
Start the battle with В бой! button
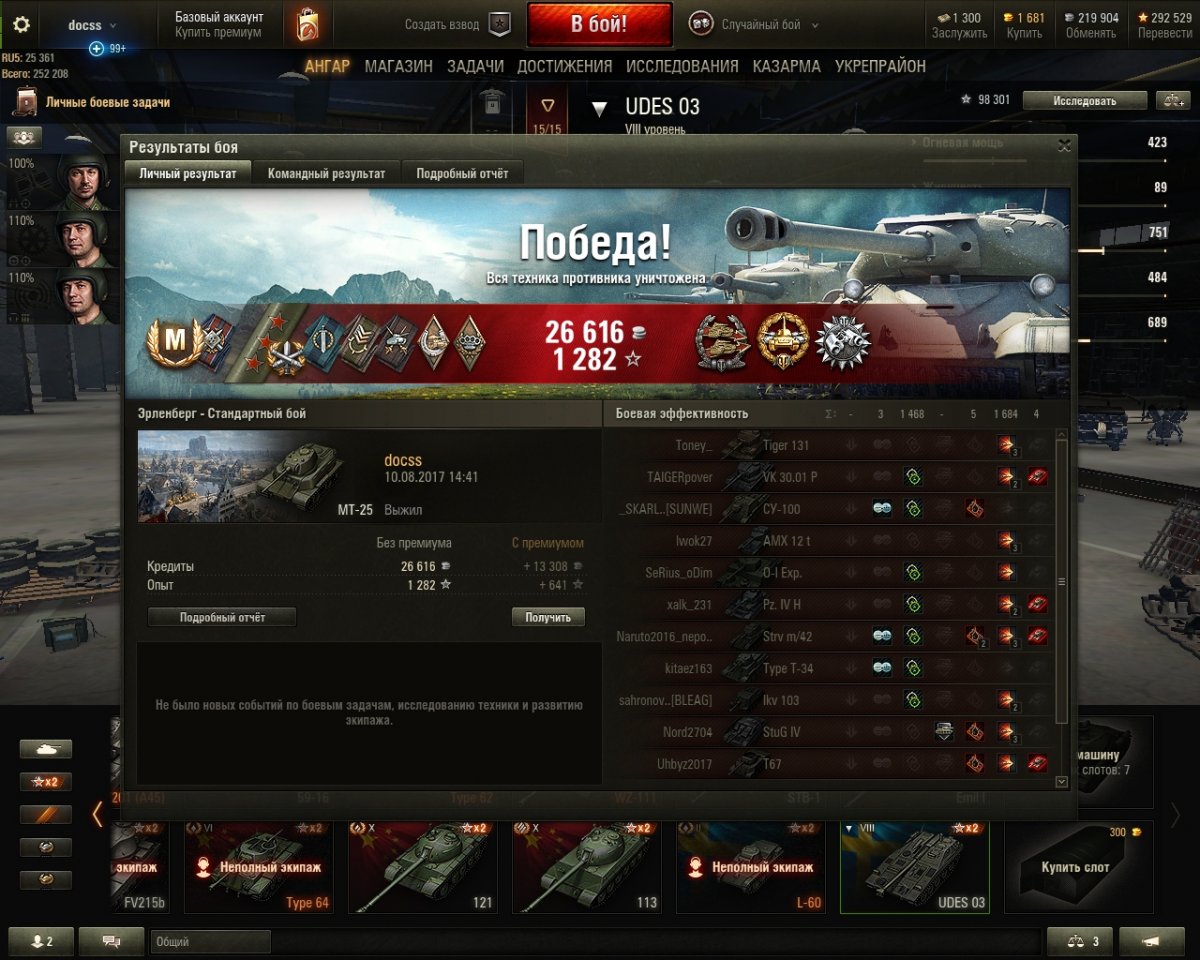pos(599,25)
